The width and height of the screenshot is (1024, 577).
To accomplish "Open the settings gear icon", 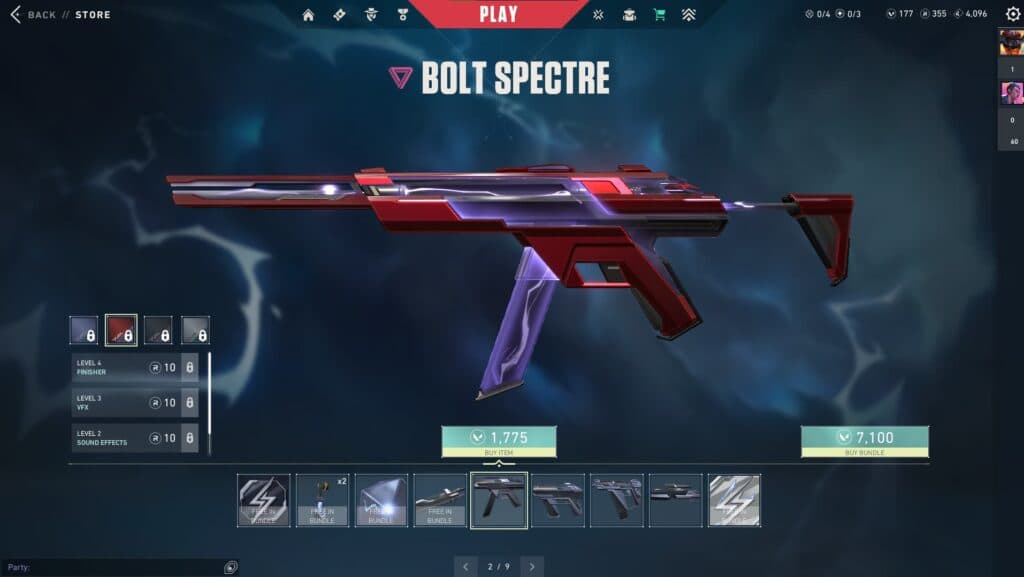I will [1012, 14].
